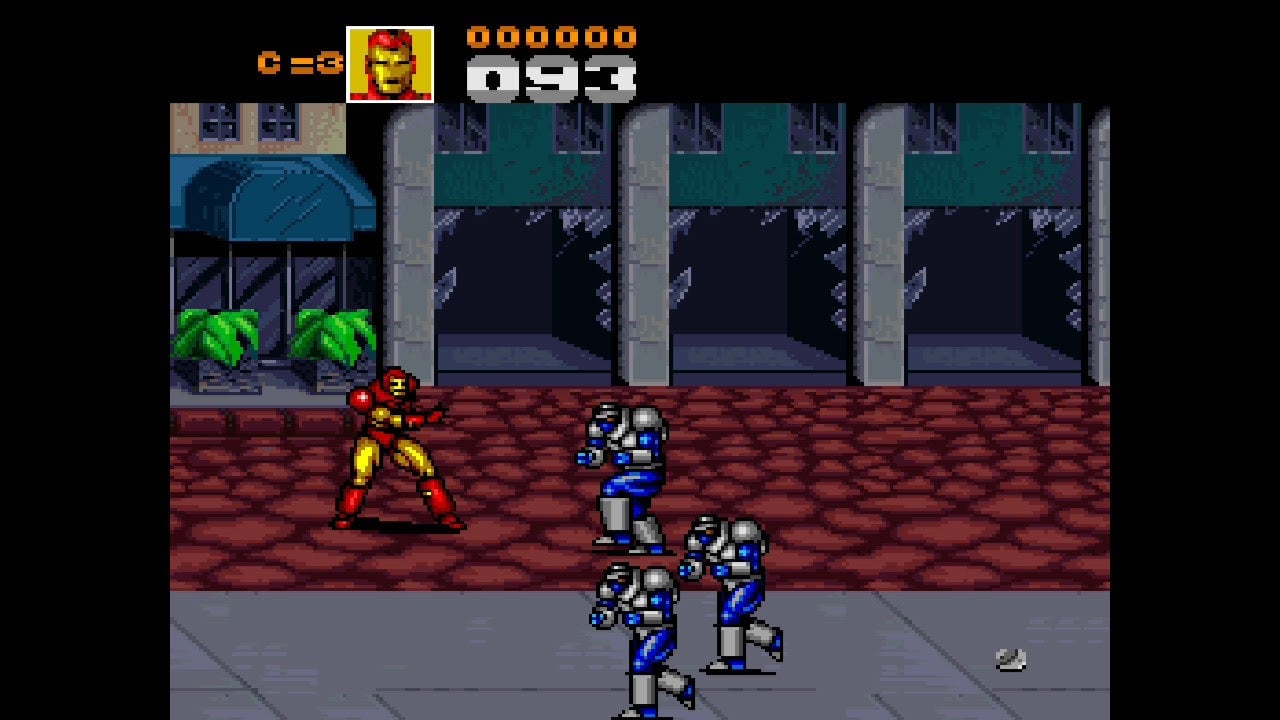Click the nearest armored enemy robot
1280x720 pixels.
point(622,470)
